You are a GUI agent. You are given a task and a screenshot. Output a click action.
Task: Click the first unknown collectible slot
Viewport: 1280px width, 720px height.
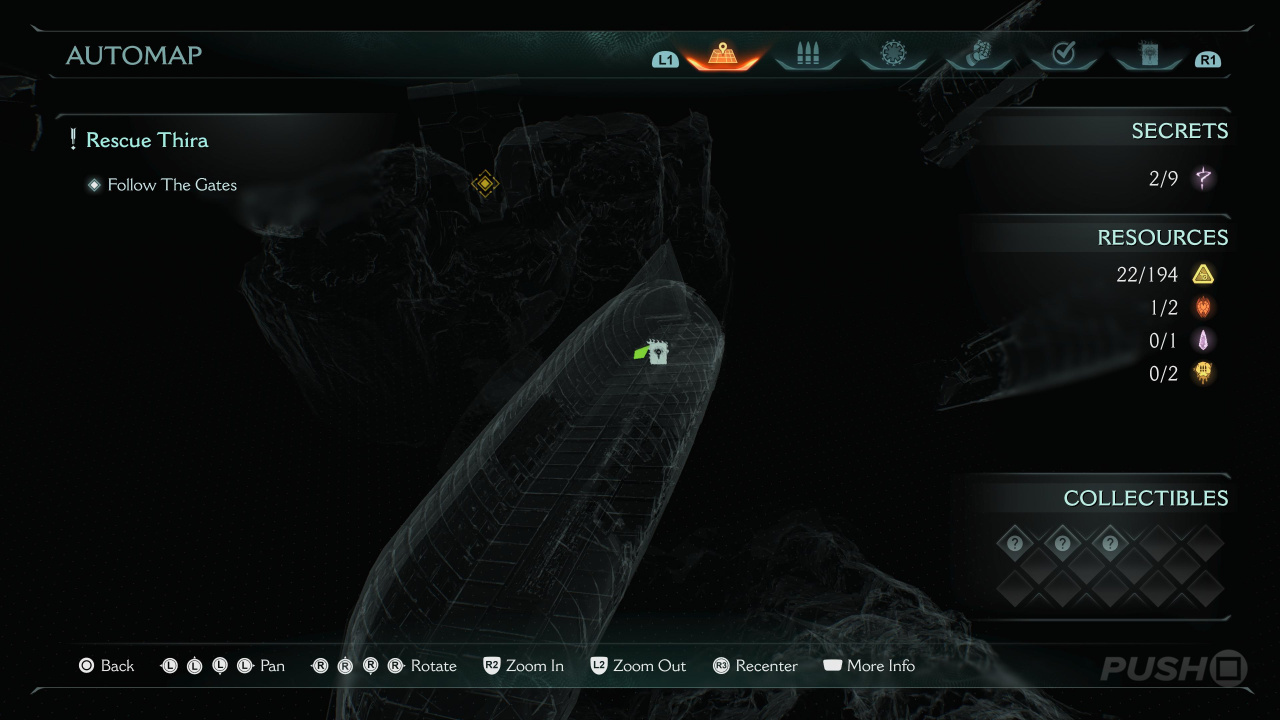pos(1015,544)
